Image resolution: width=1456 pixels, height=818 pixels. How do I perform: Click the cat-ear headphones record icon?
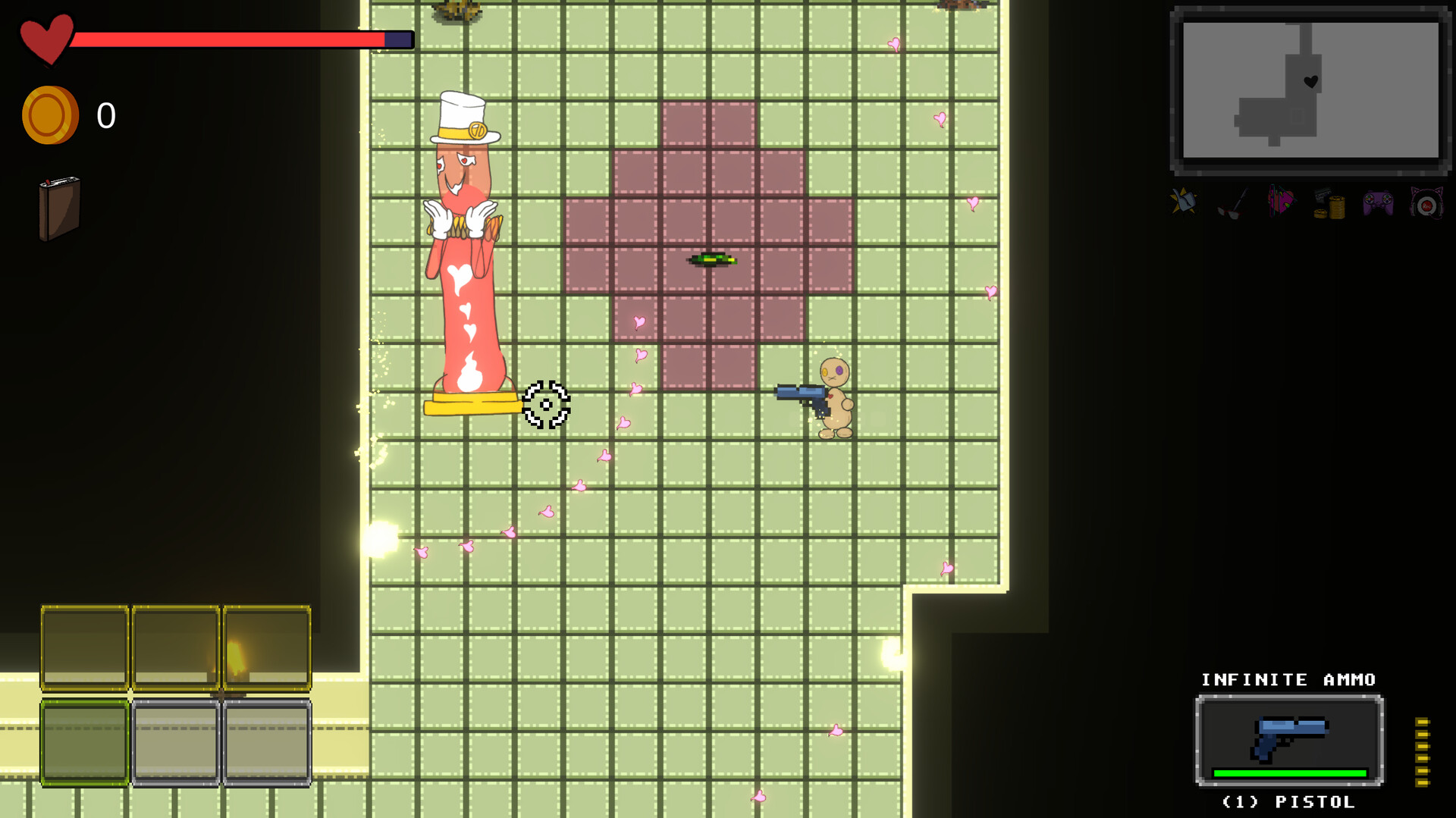(x=1426, y=203)
